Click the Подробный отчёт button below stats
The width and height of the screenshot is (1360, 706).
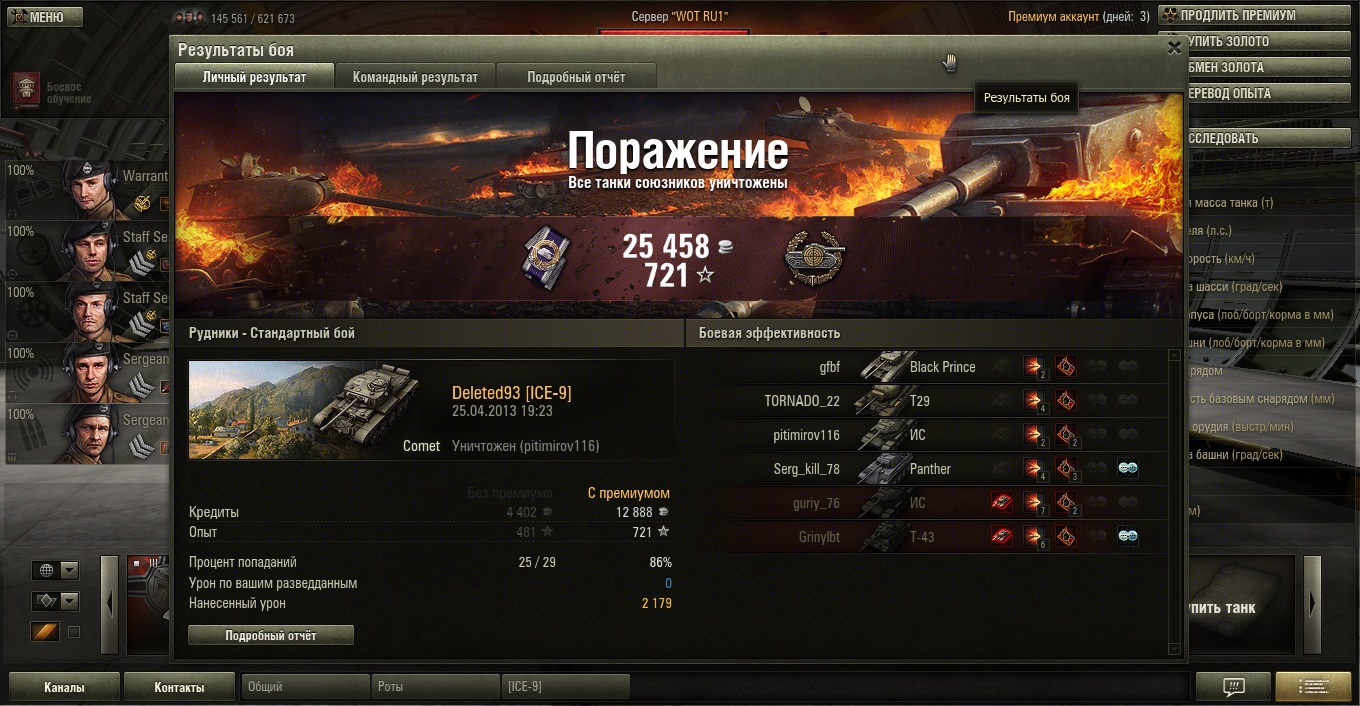[x=271, y=635]
